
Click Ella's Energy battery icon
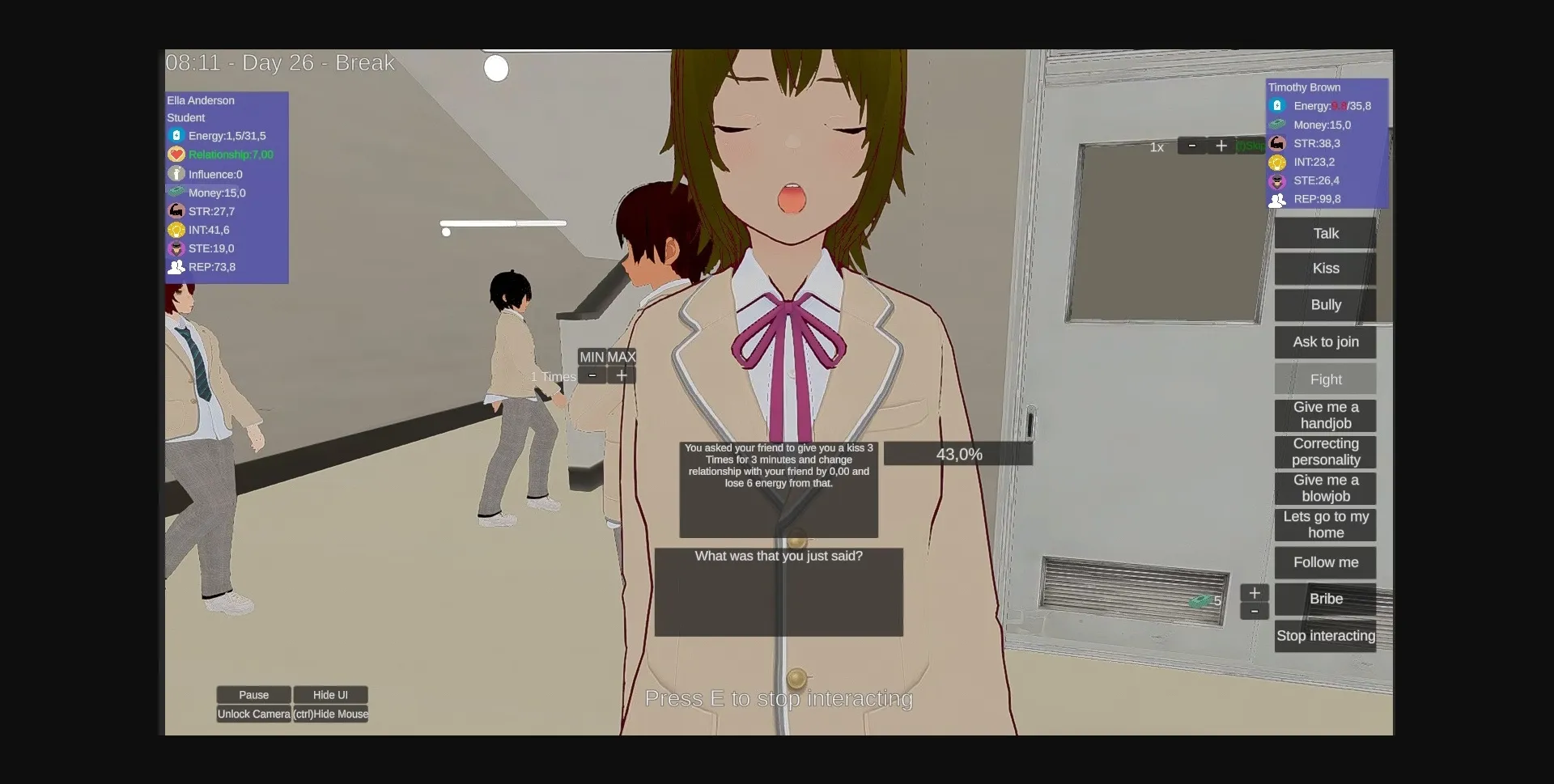coord(176,135)
